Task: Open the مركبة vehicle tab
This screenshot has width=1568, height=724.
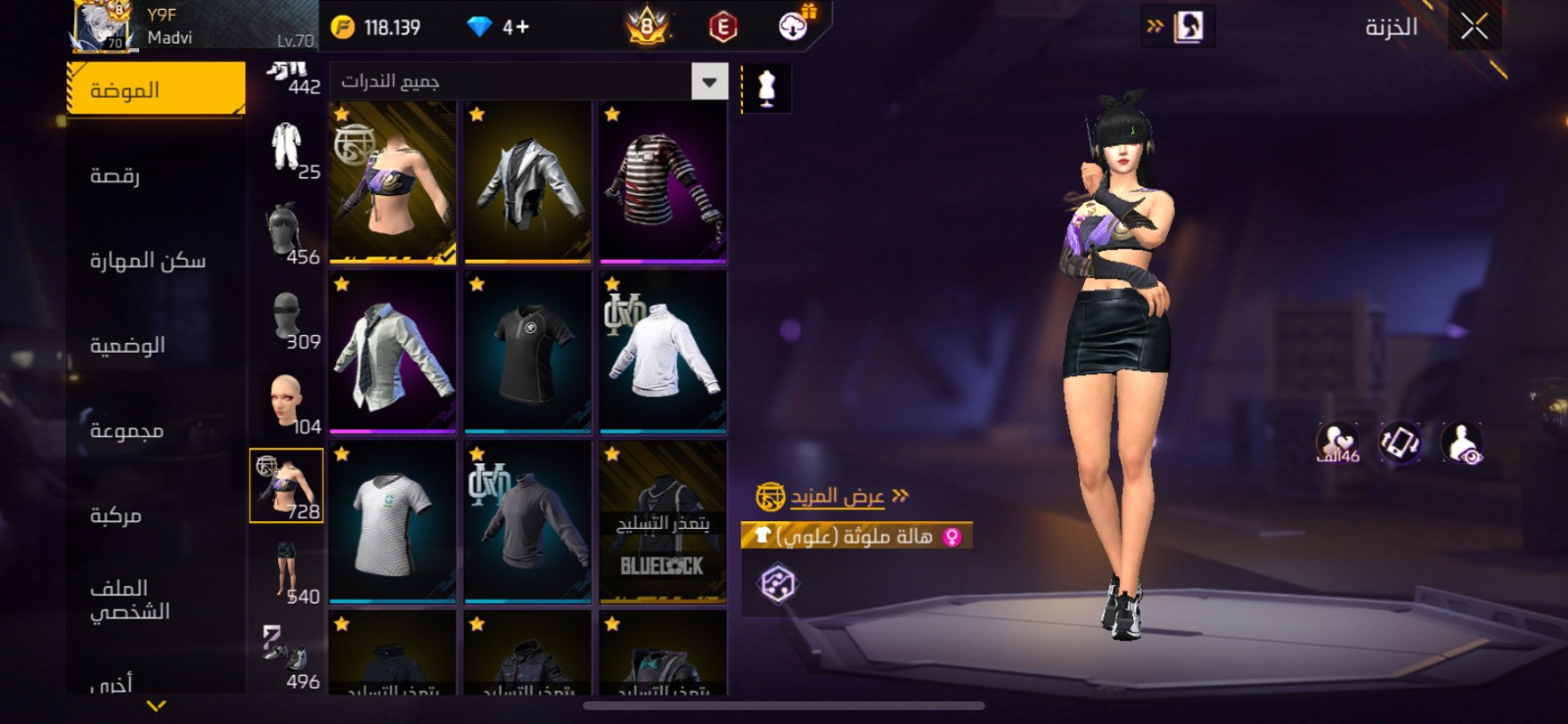Action: point(116,515)
